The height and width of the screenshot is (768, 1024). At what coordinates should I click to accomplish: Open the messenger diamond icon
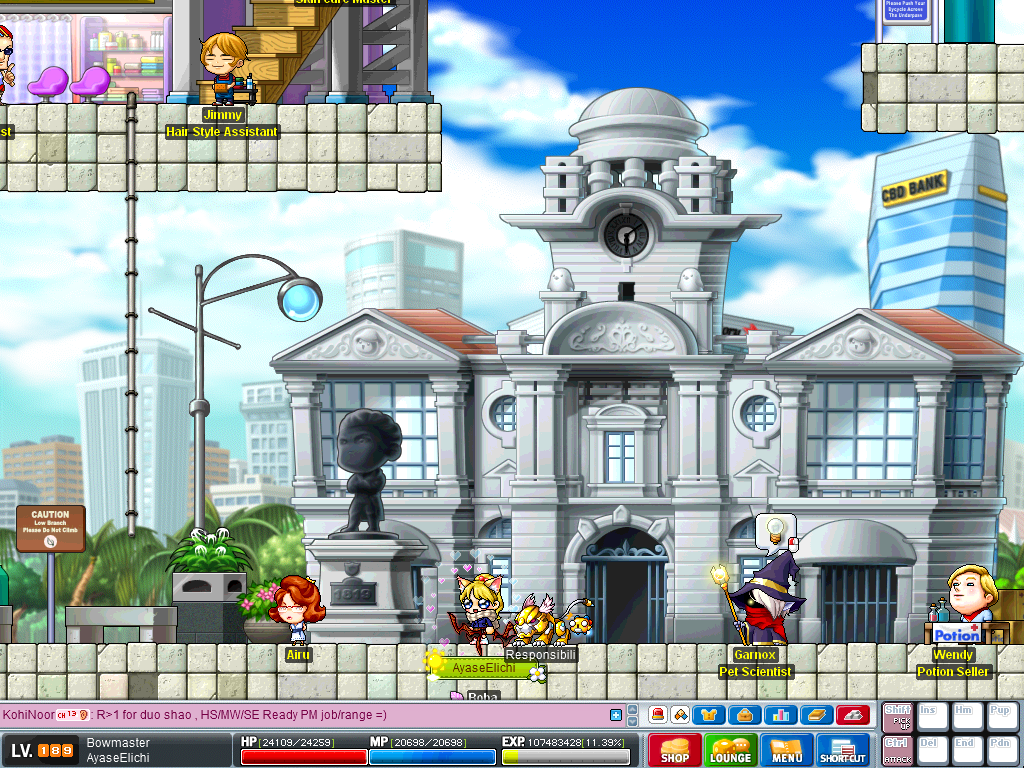680,715
